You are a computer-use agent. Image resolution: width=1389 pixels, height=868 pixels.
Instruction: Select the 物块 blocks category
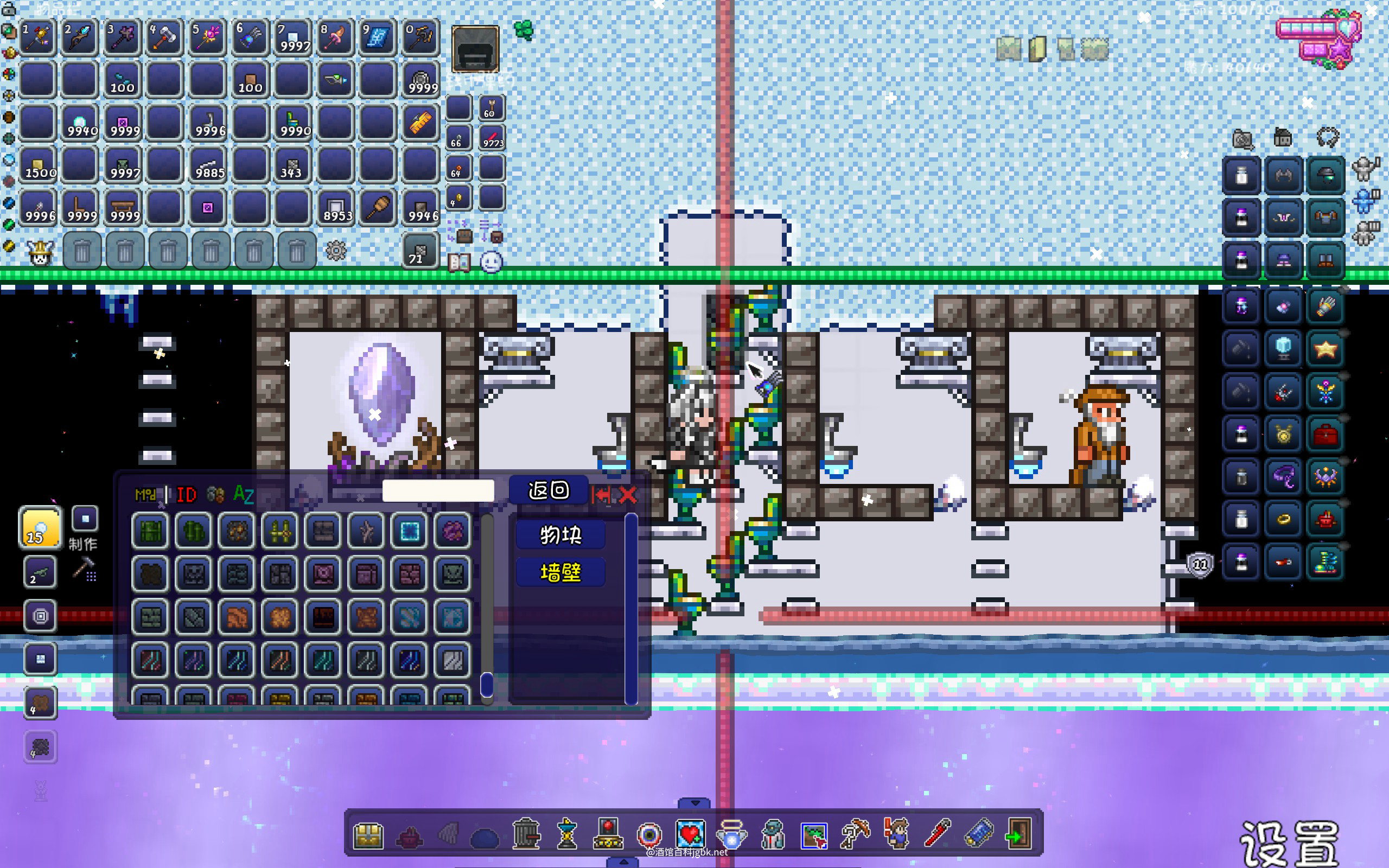560,535
